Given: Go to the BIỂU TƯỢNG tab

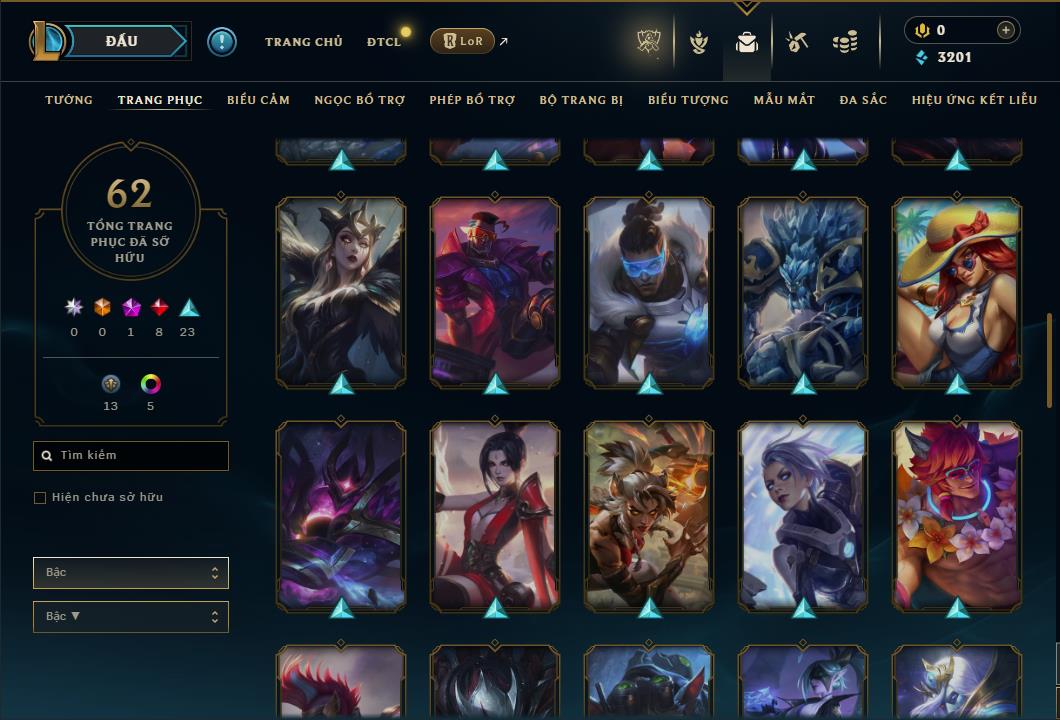Looking at the screenshot, I should tap(688, 100).
